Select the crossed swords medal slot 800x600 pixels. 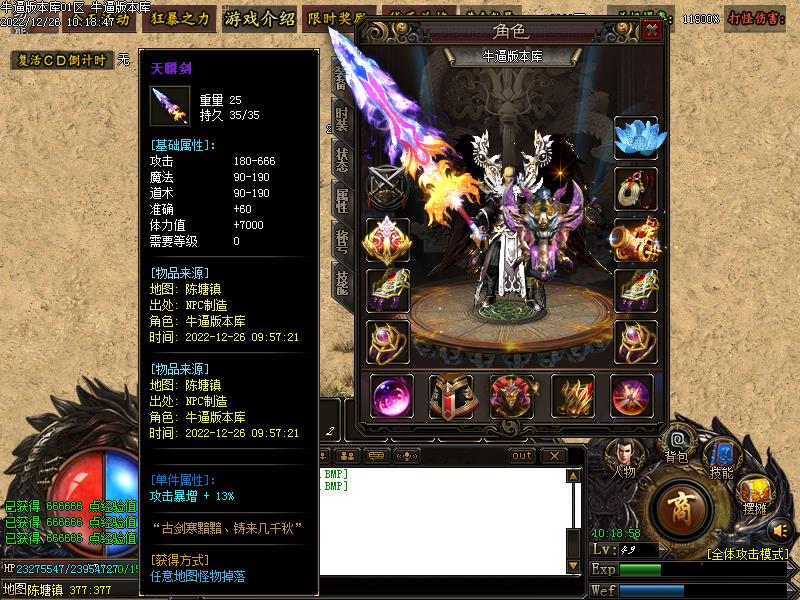coord(387,187)
